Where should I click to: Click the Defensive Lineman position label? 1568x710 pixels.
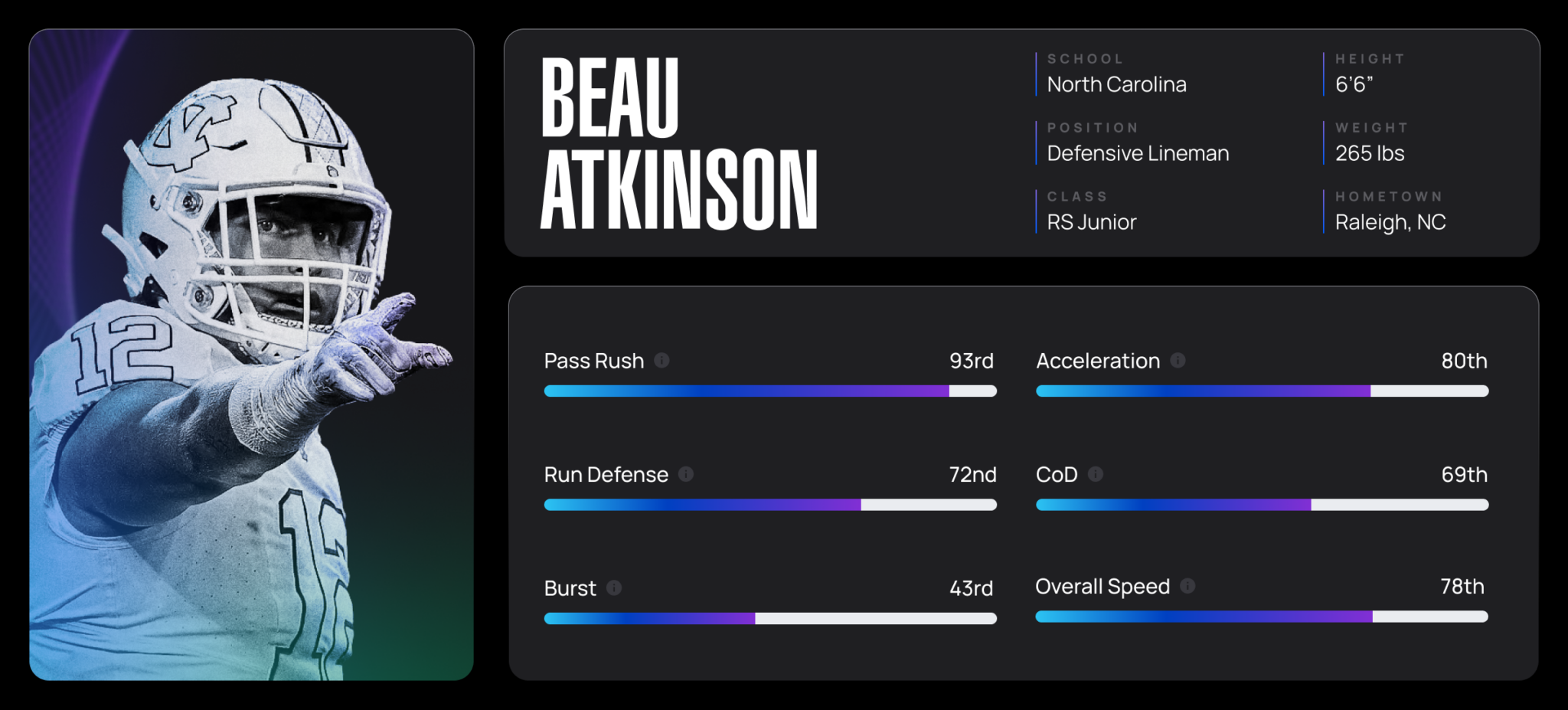[x=1138, y=152]
